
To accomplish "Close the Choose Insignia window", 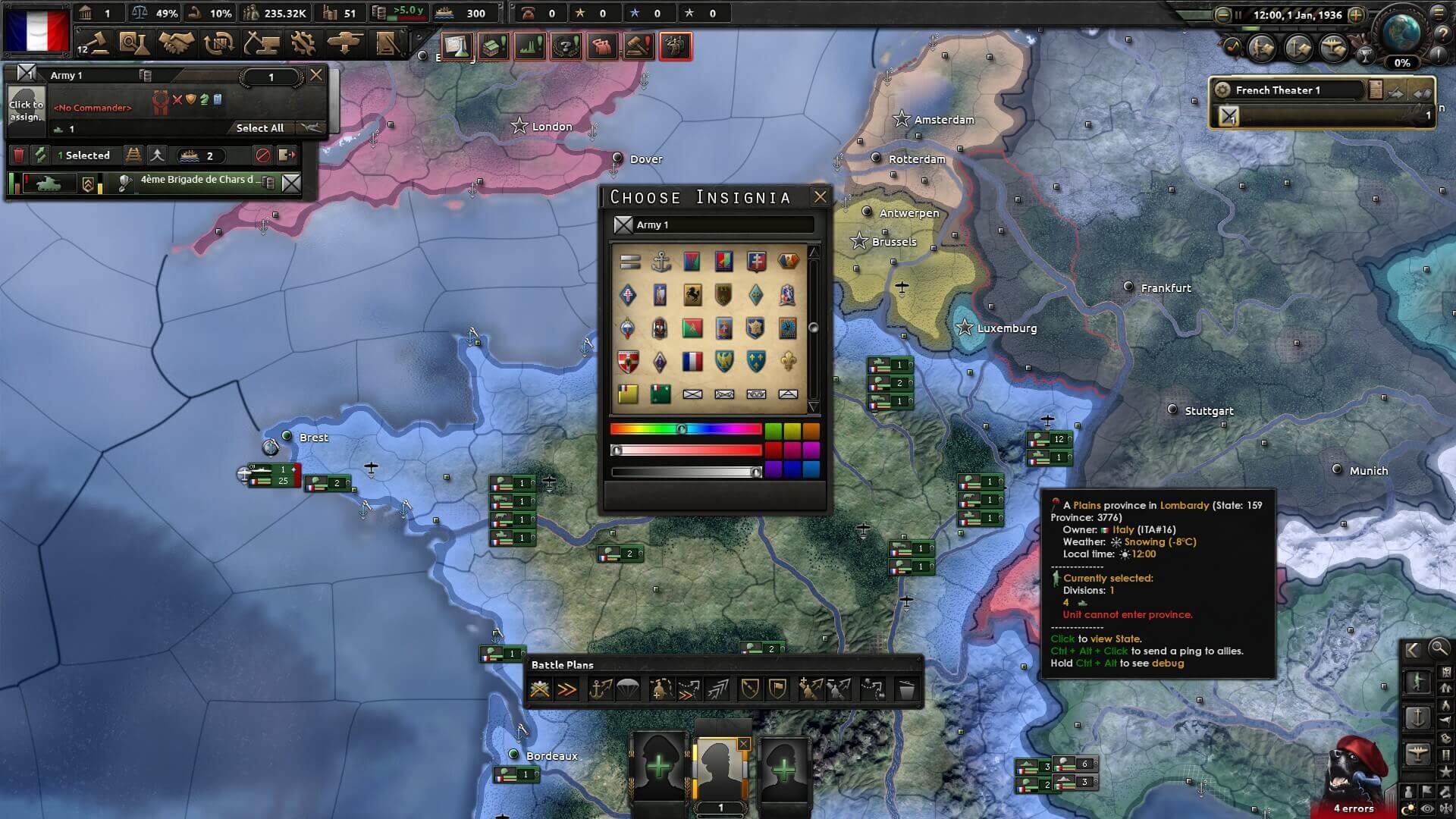I will [x=820, y=197].
